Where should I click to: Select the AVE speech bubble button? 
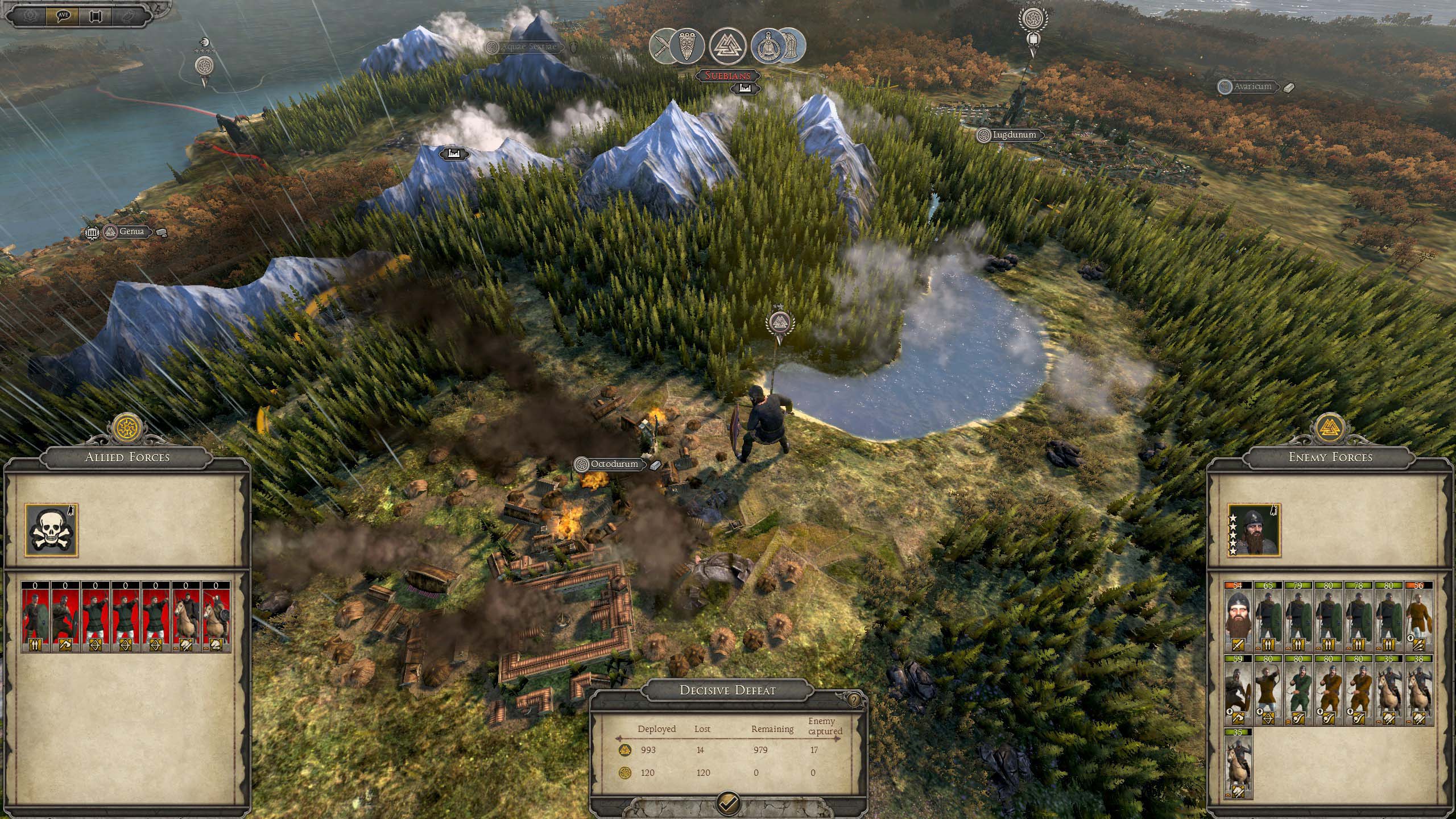pos(63,15)
